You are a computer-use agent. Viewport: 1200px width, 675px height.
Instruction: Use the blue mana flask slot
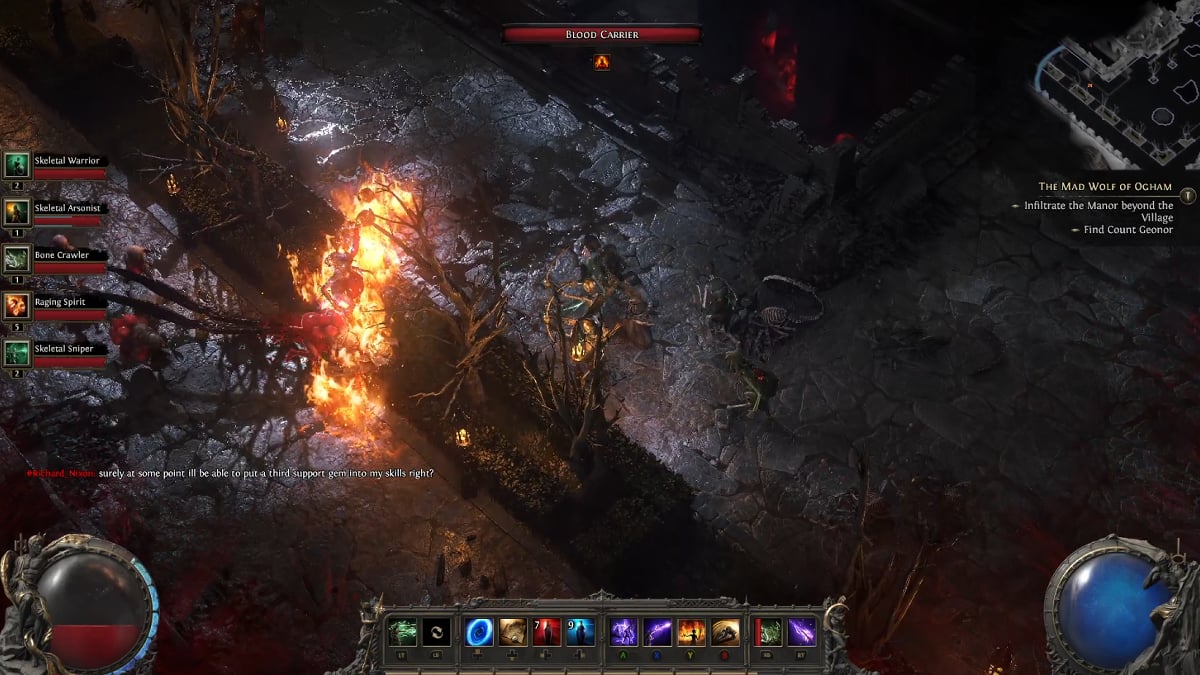coord(581,632)
